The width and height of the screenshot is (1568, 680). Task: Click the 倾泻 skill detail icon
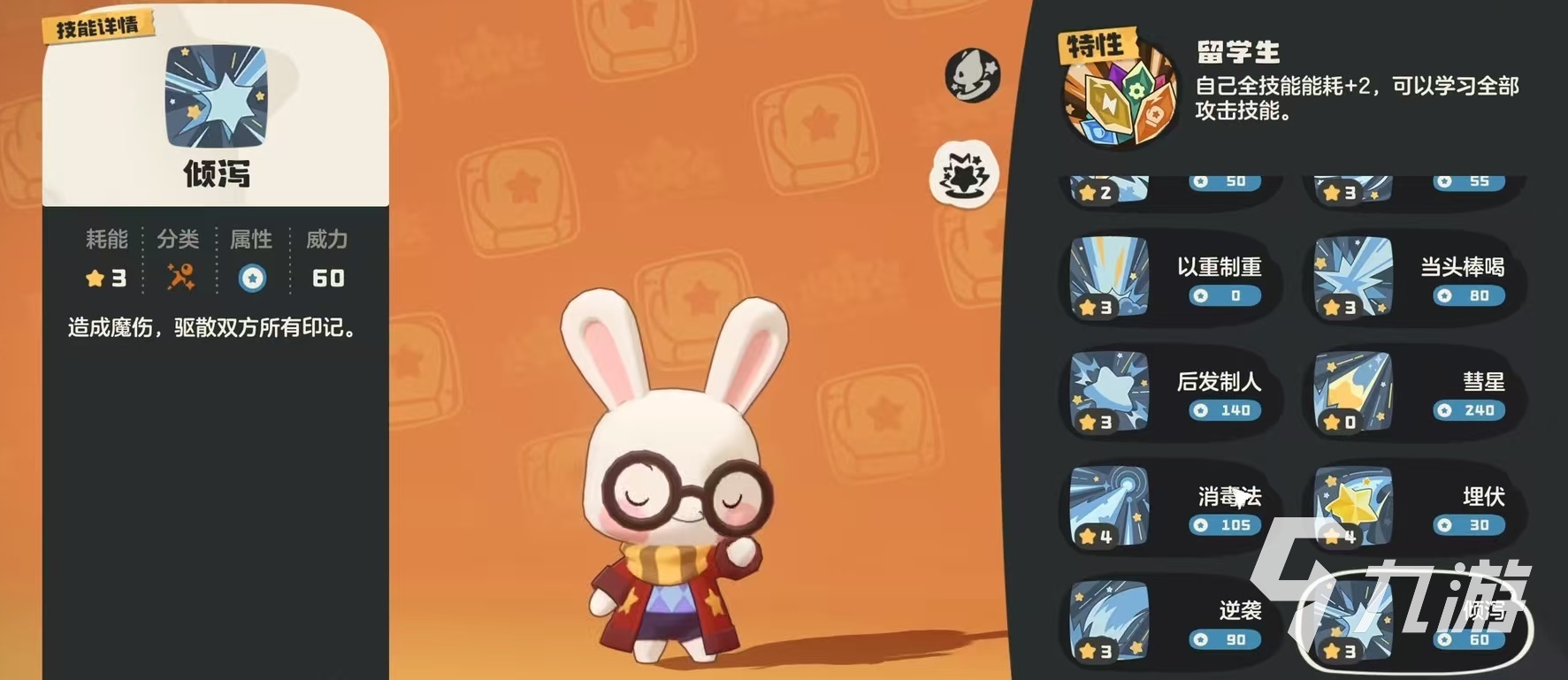point(216,96)
